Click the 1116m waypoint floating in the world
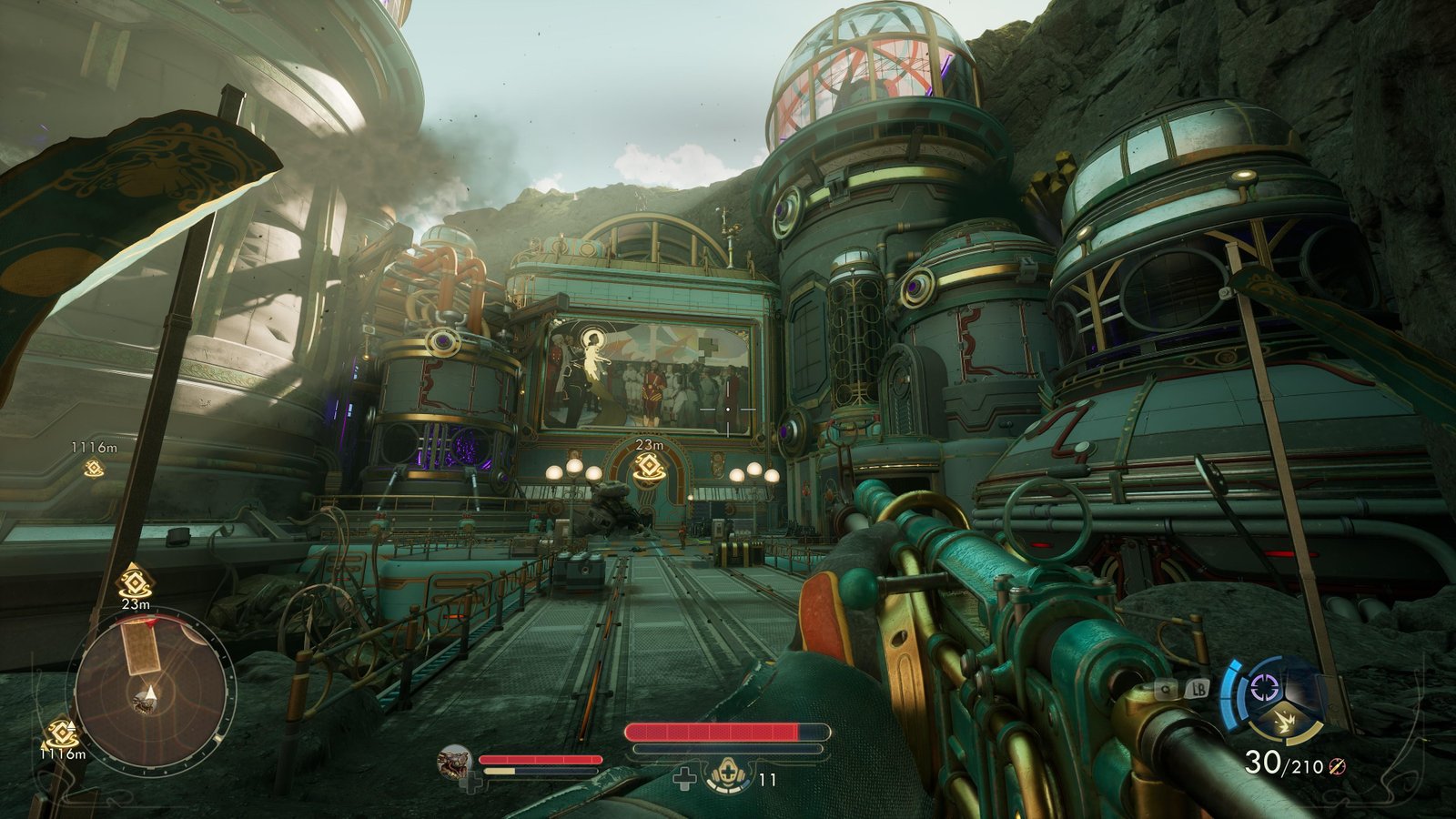 [92, 469]
